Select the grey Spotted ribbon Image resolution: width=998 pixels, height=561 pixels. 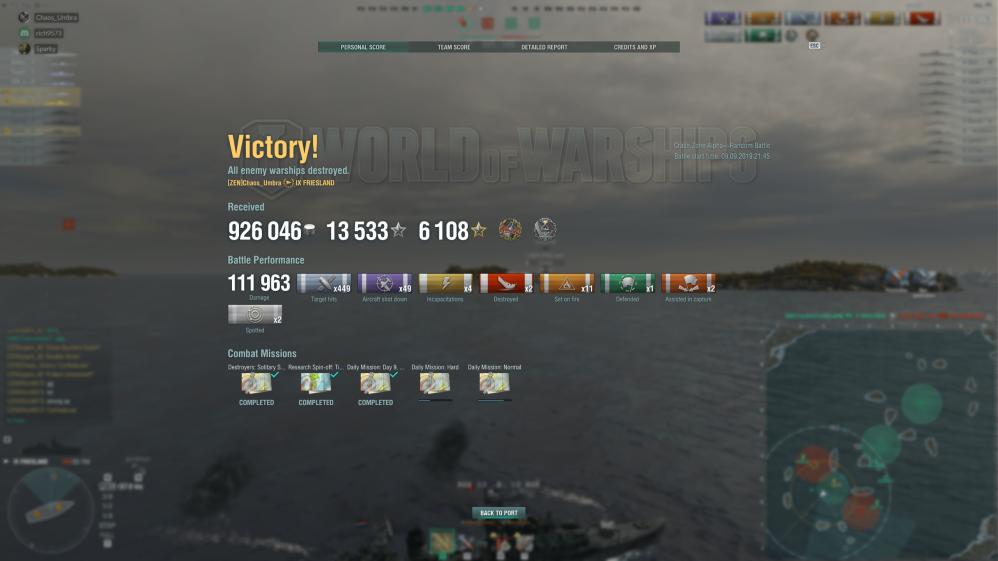(x=255, y=315)
